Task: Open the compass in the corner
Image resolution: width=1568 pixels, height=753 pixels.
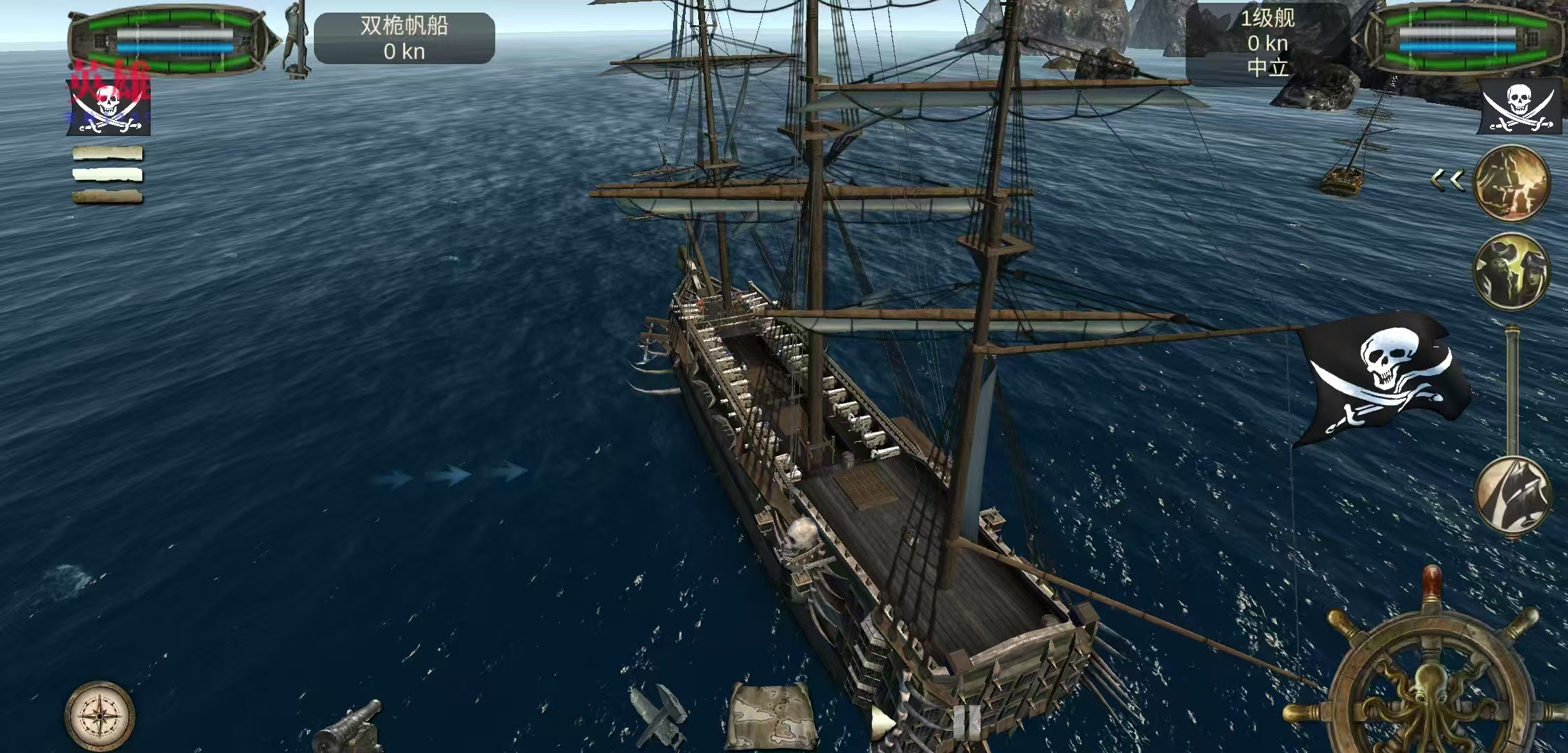Action: [100, 715]
